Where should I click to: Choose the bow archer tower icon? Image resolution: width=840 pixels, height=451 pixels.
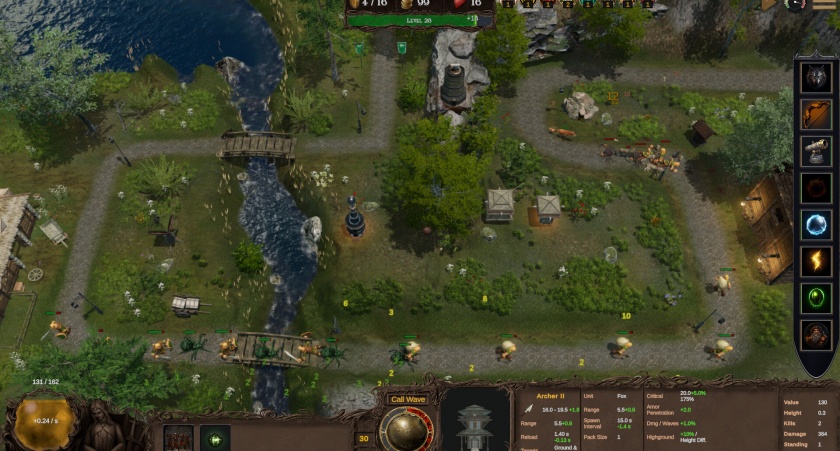(x=817, y=114)
